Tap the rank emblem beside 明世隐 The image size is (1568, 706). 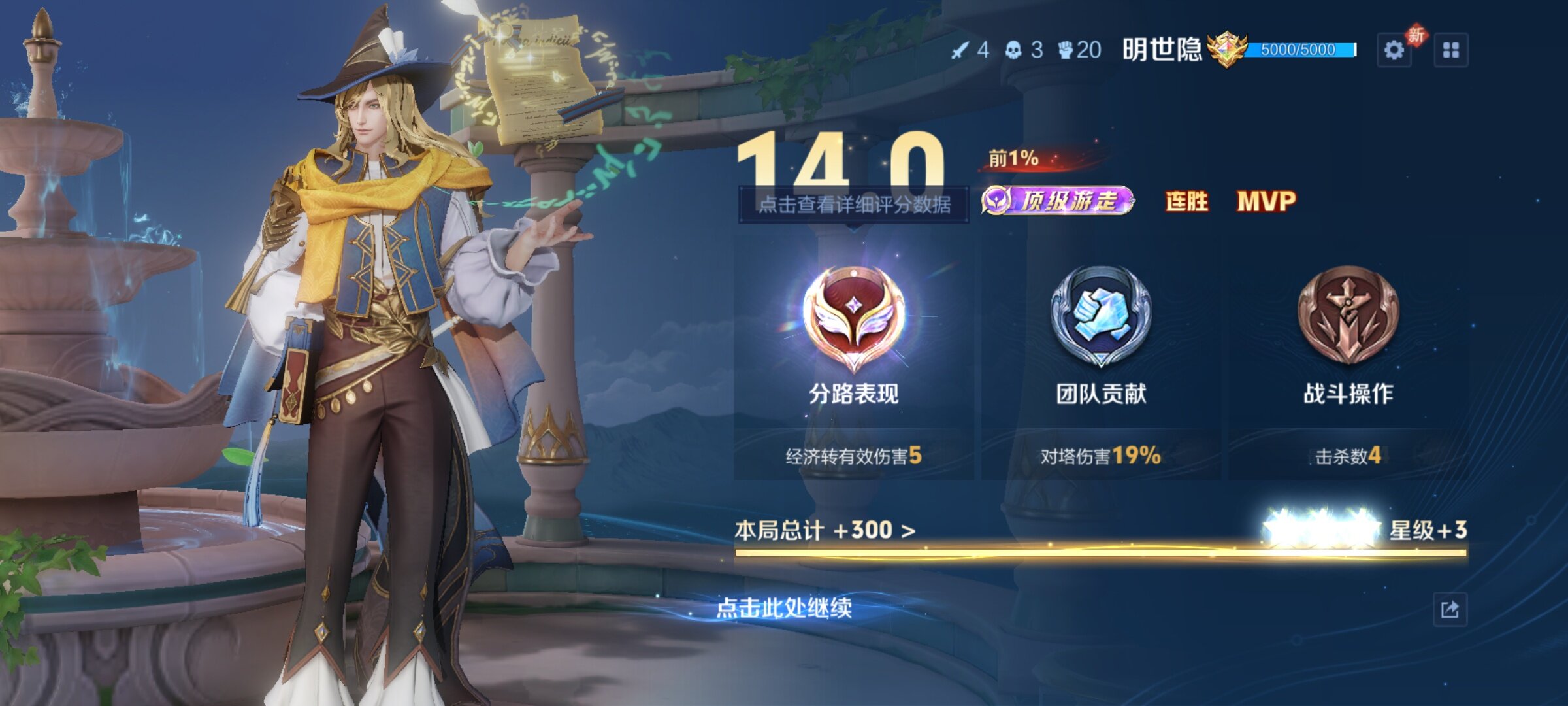tap(1226, 50)
